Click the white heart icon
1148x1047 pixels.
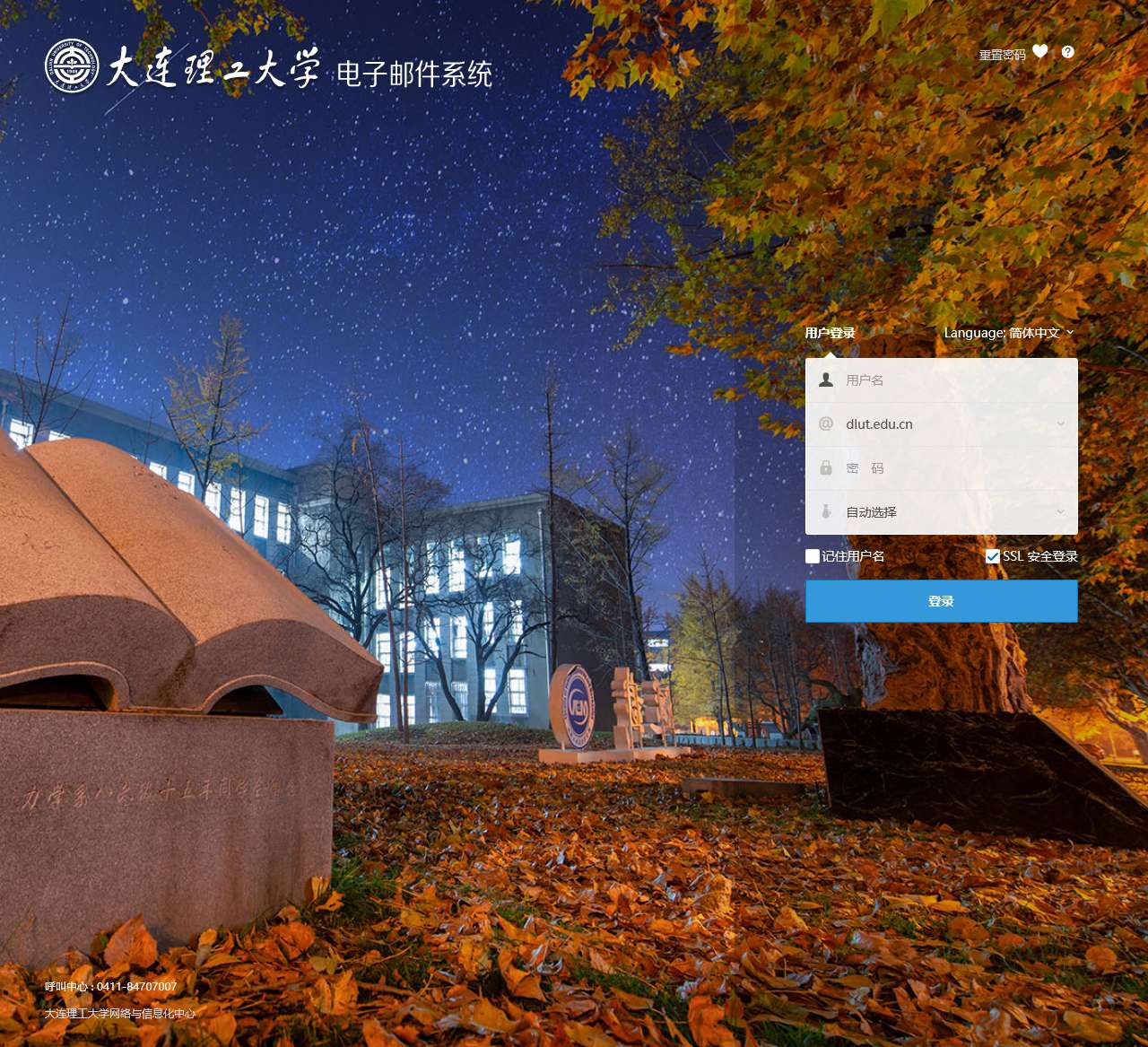coord(1040,51)
